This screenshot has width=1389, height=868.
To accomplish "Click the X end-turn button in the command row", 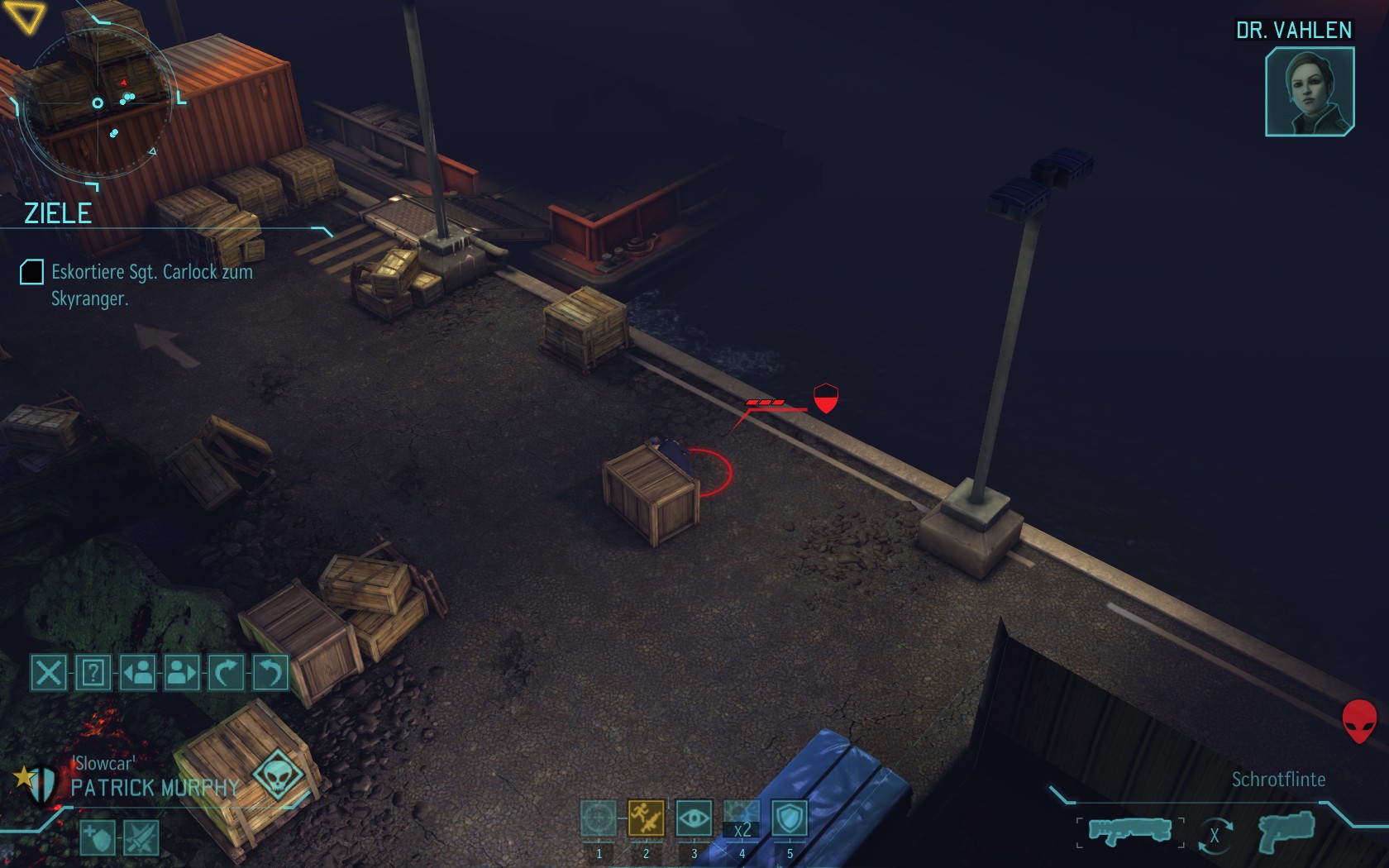I will tap(49, 672).
